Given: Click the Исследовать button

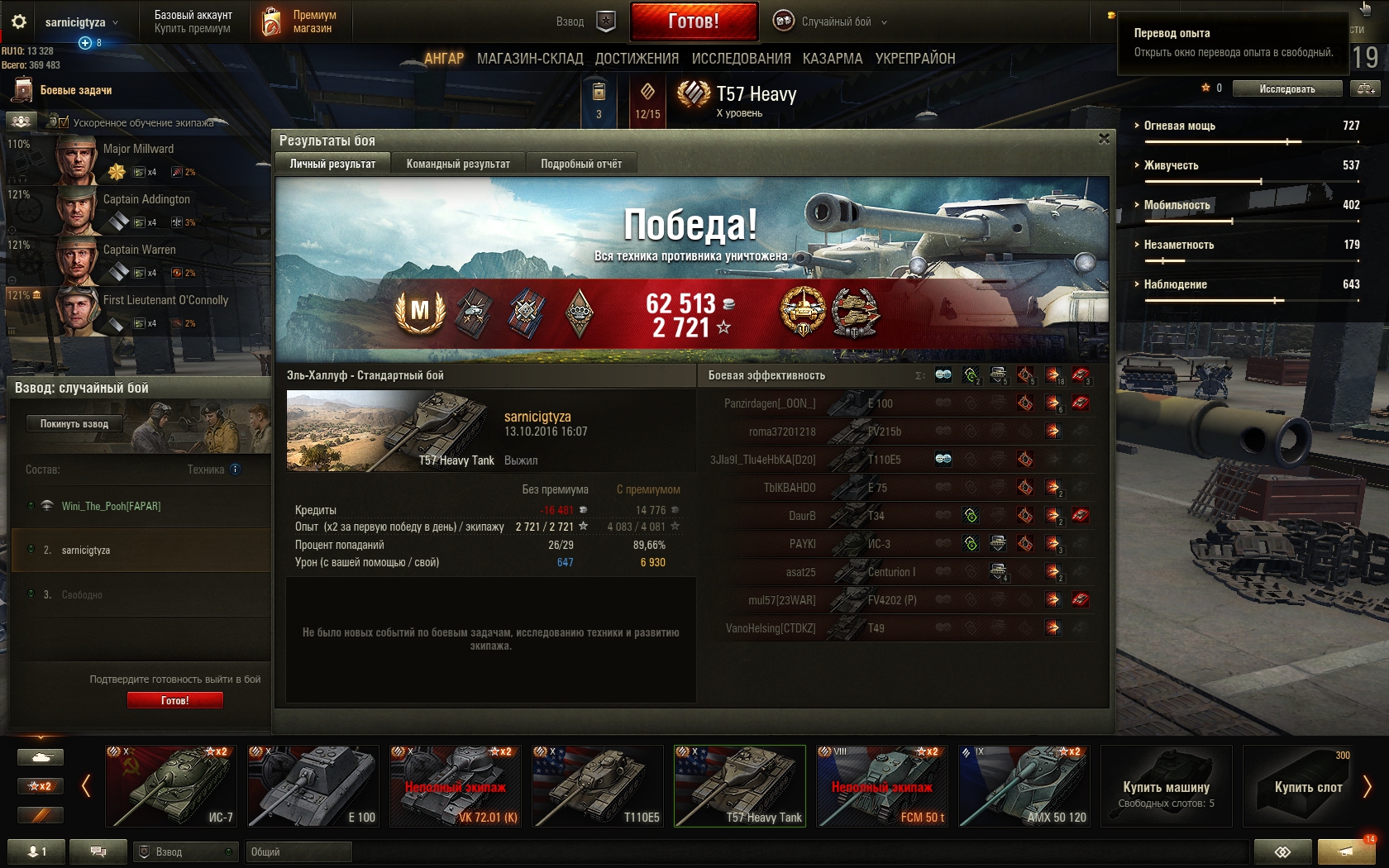Looking at the screenshot, I should pos(1286,88).
